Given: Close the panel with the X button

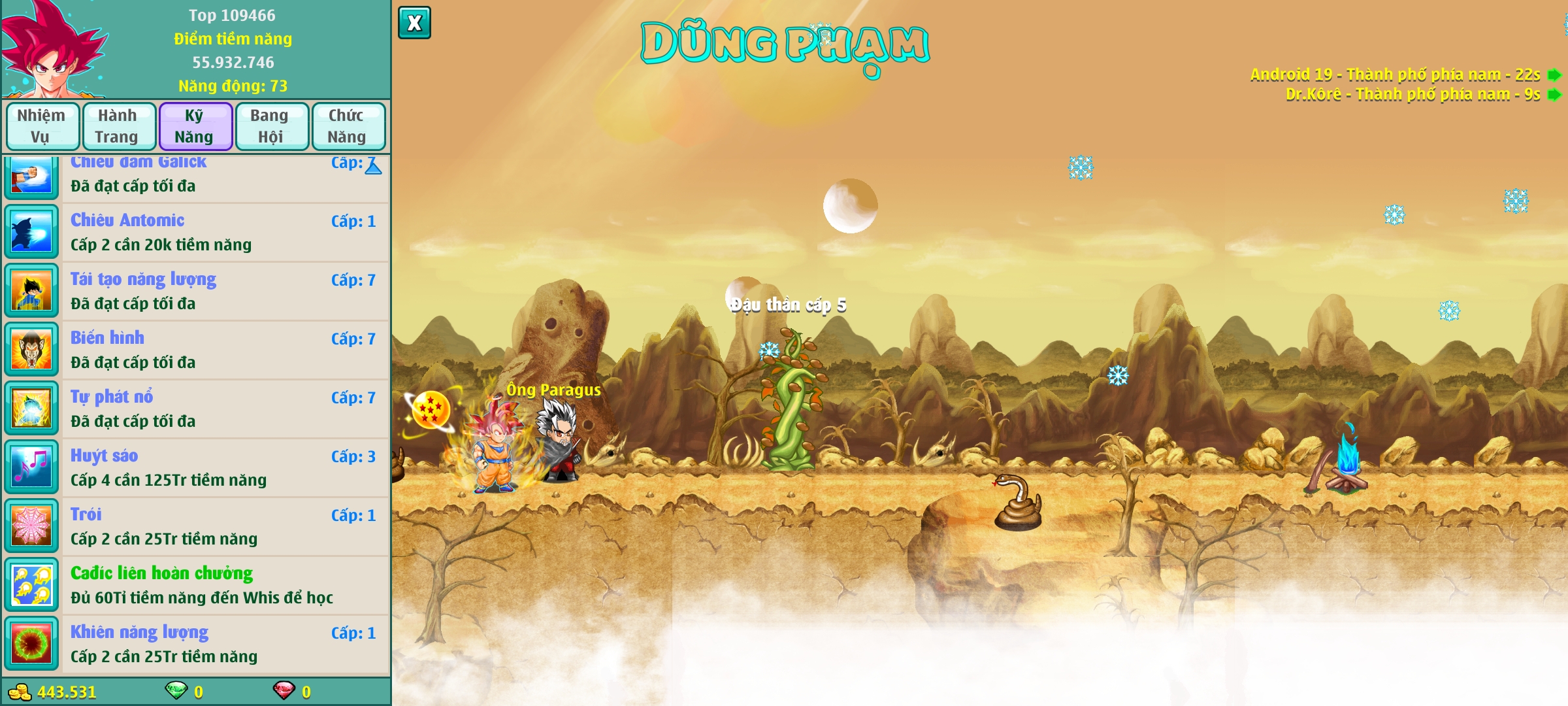Looking at the screenshot, I should 414,24.
